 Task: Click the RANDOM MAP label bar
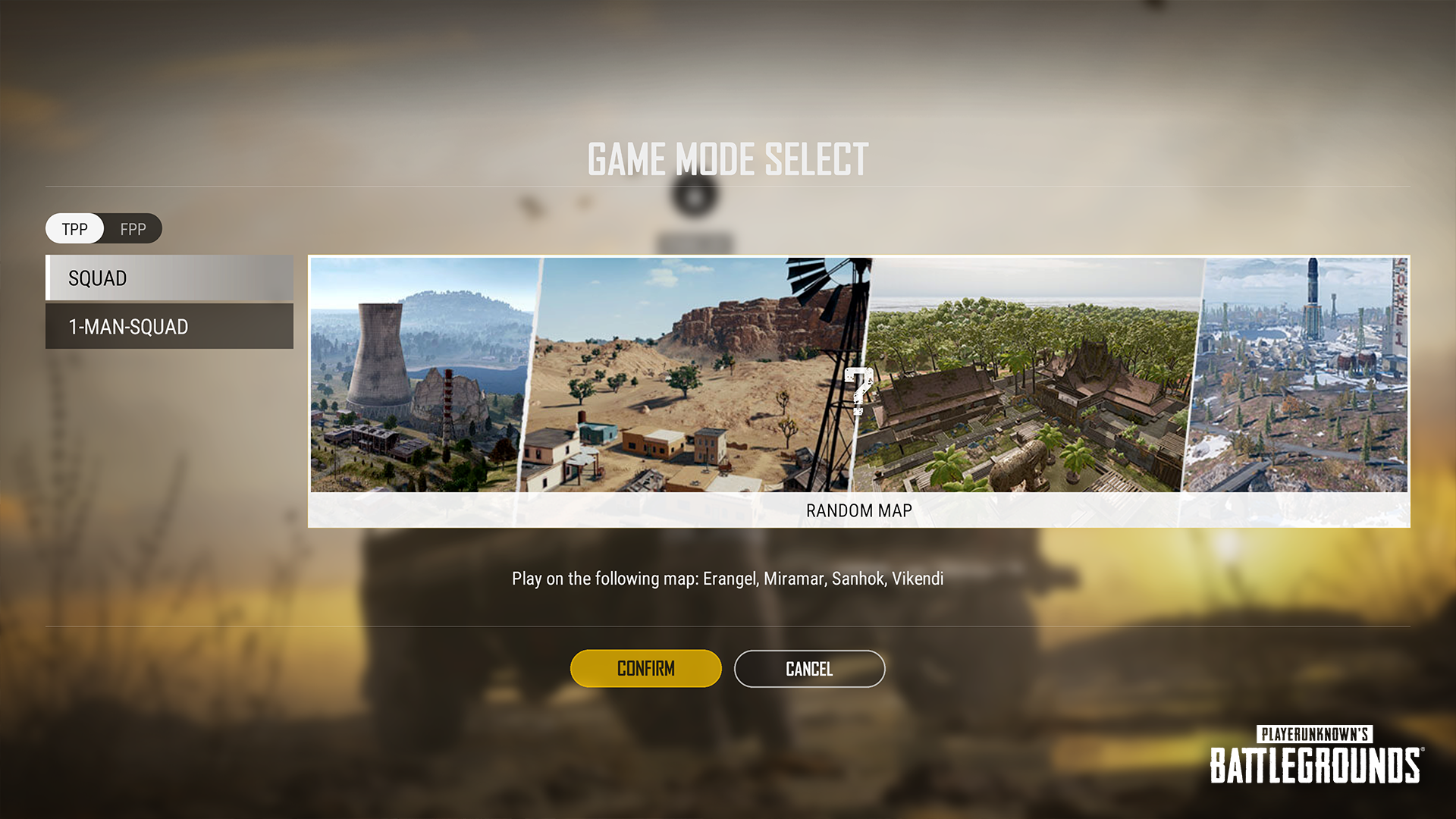tap(858, 510)
